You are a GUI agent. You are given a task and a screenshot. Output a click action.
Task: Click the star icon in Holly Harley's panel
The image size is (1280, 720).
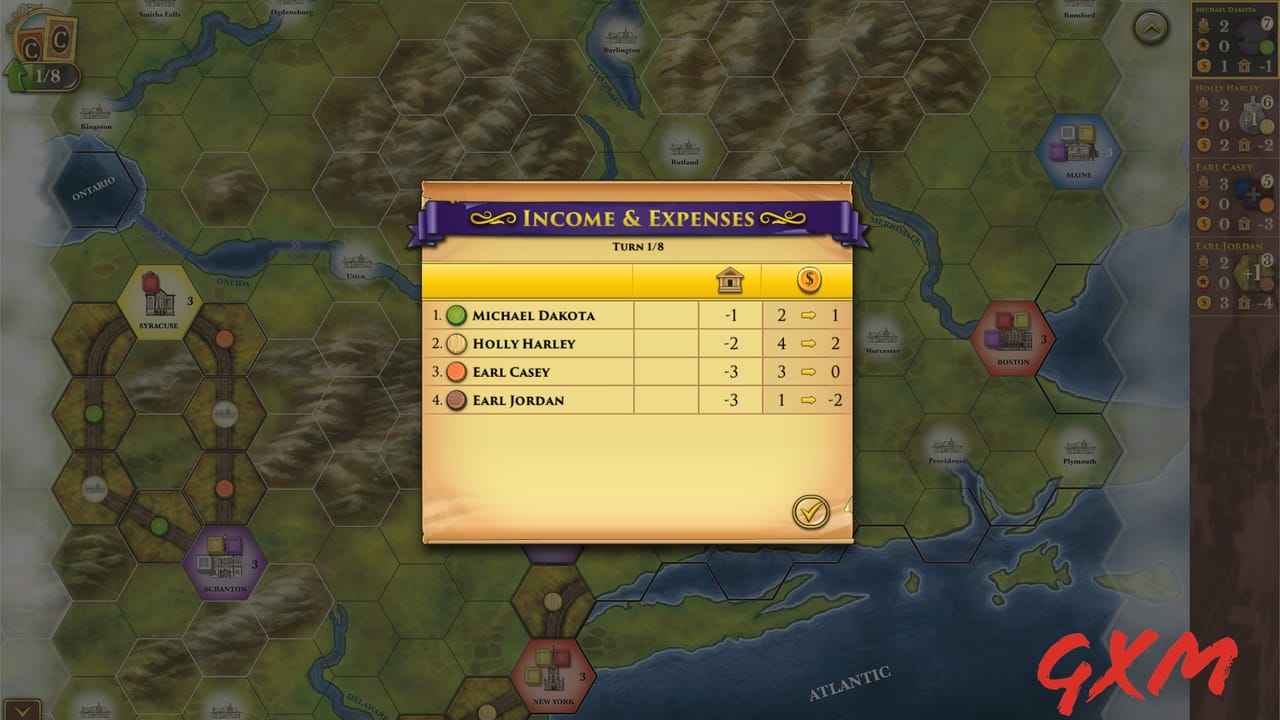point(1203,123)
